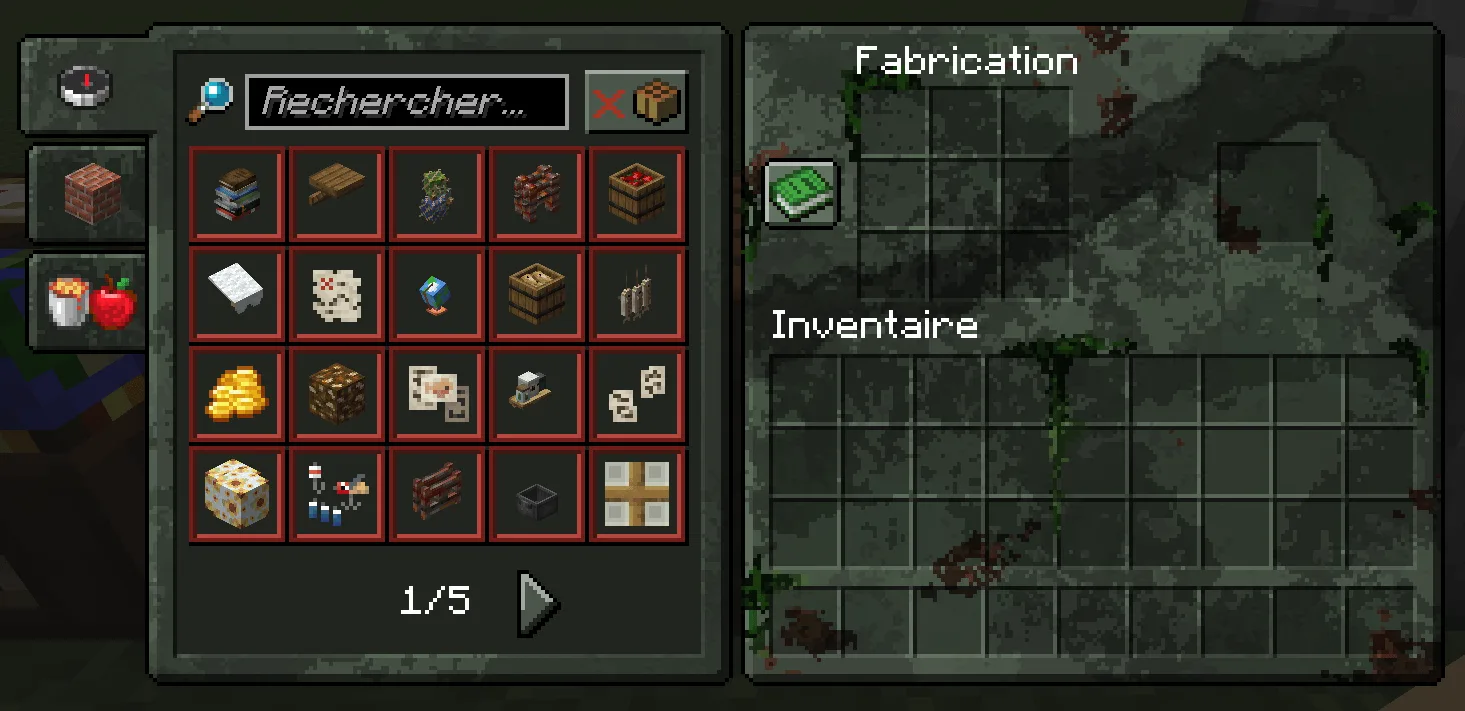
Task: Pick the treasure map recipe
Action: tap(337, 295)
